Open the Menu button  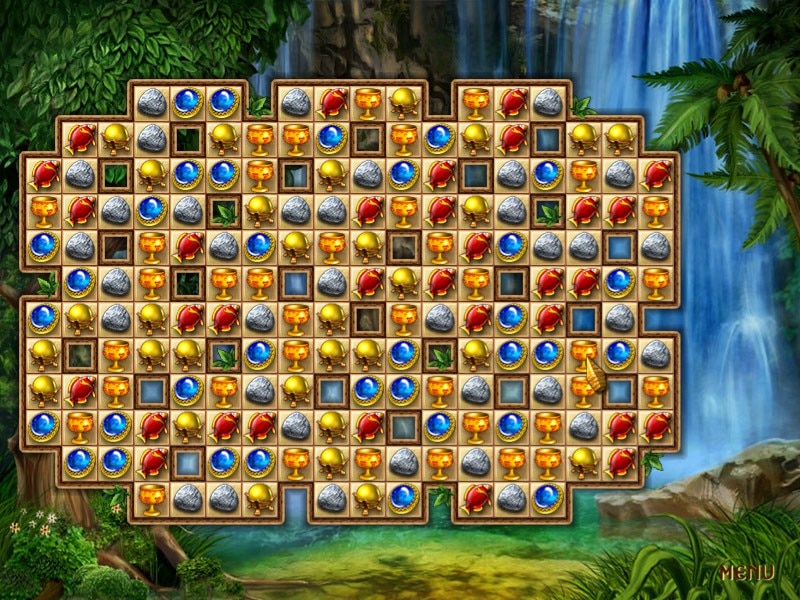click(747, 573)
